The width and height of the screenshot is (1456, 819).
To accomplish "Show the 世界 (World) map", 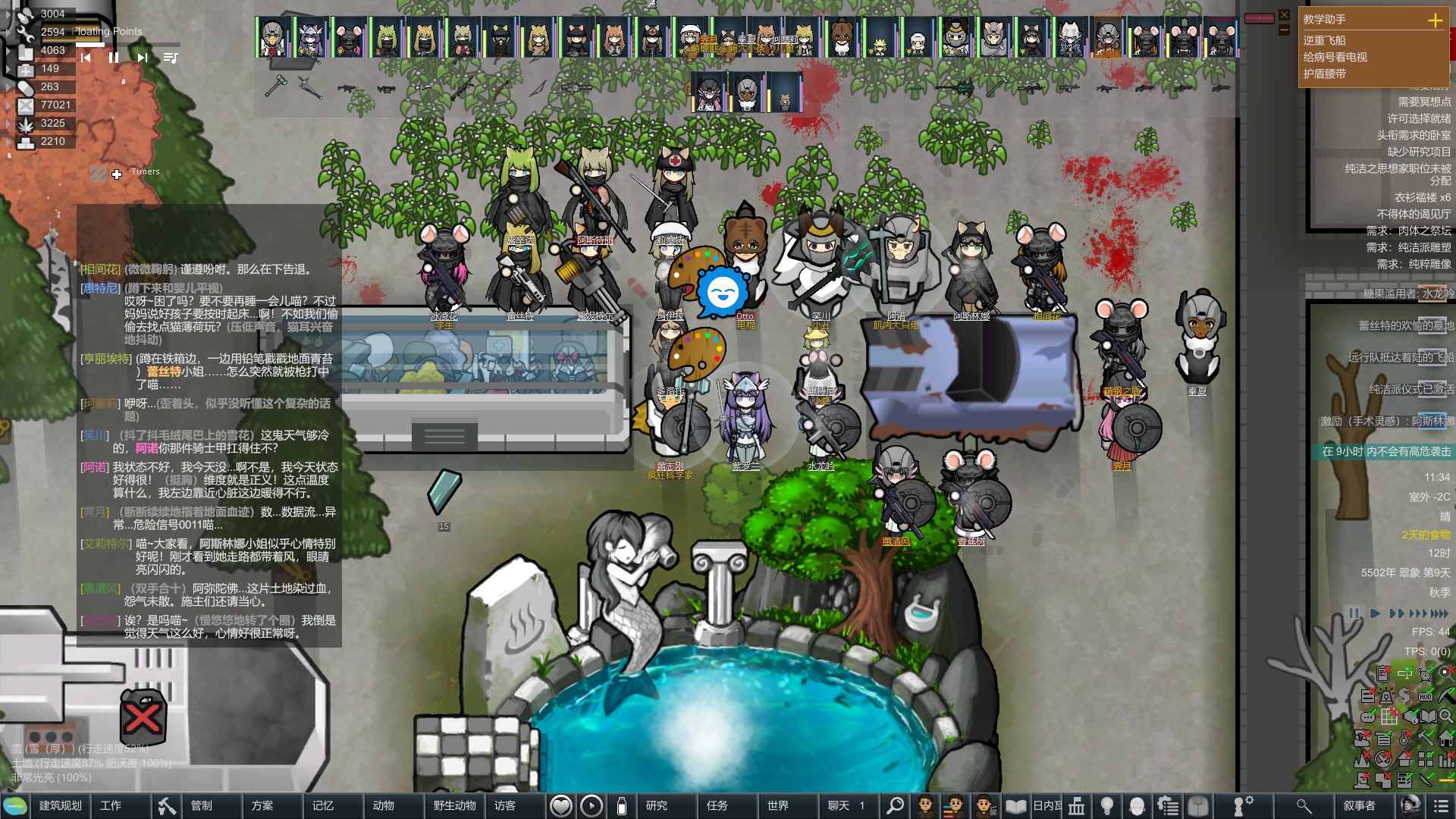I will 778,805.
